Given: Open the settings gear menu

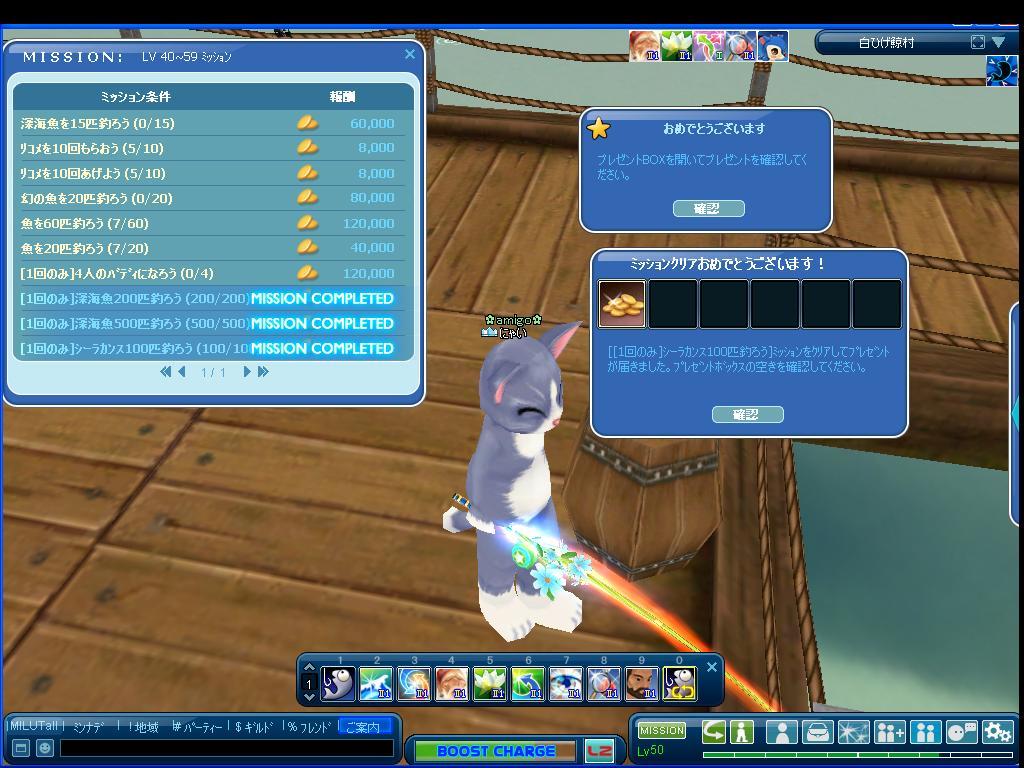Looking at the screenshot, I should tap(998, 732).
